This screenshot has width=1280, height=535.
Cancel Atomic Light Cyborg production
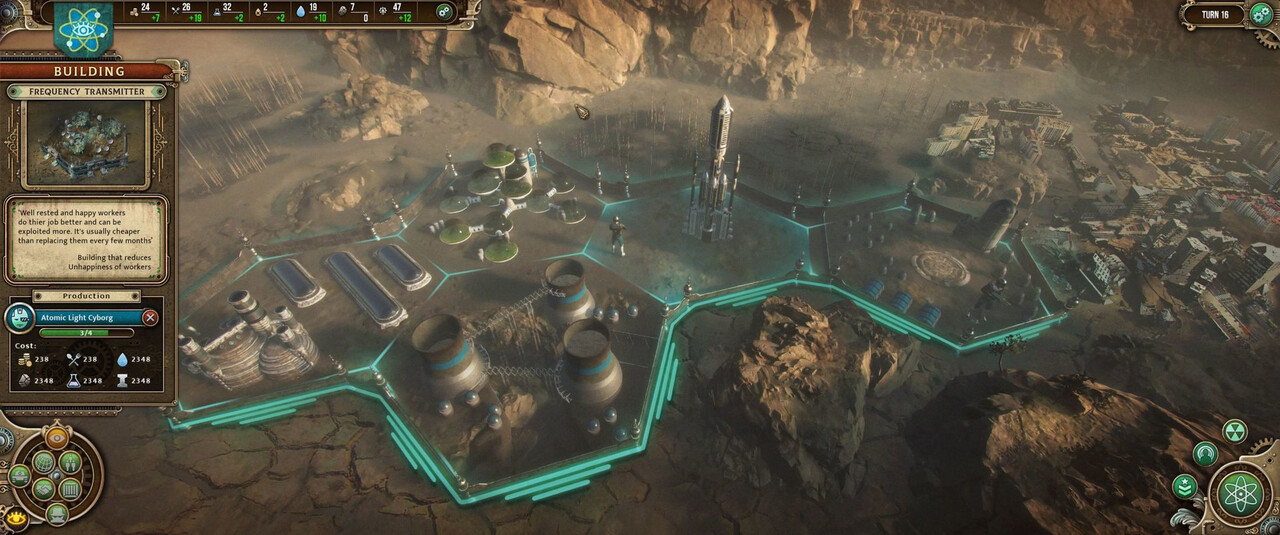pyautogui.click(x=150, y=317)
